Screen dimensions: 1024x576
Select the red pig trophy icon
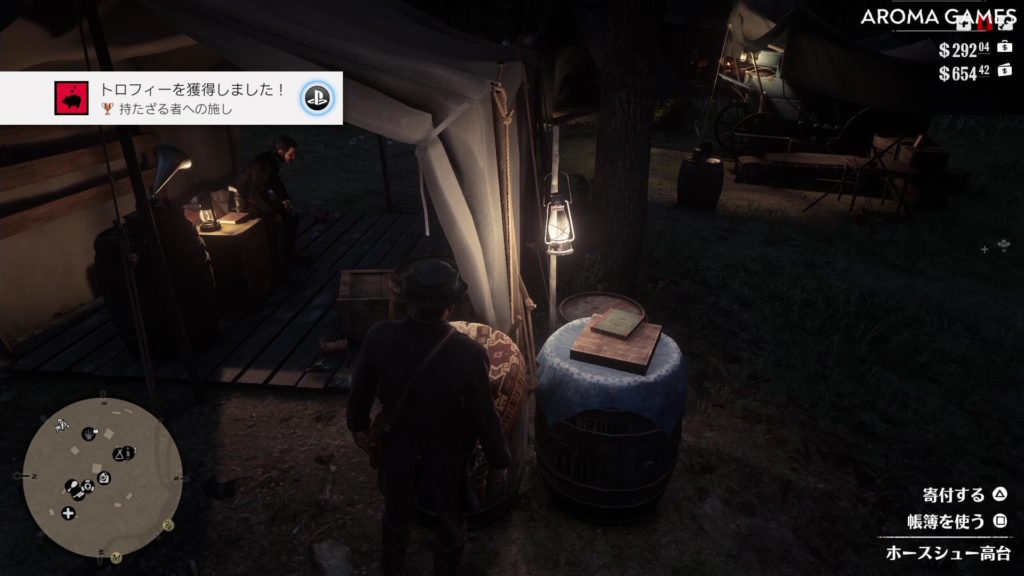70,98
